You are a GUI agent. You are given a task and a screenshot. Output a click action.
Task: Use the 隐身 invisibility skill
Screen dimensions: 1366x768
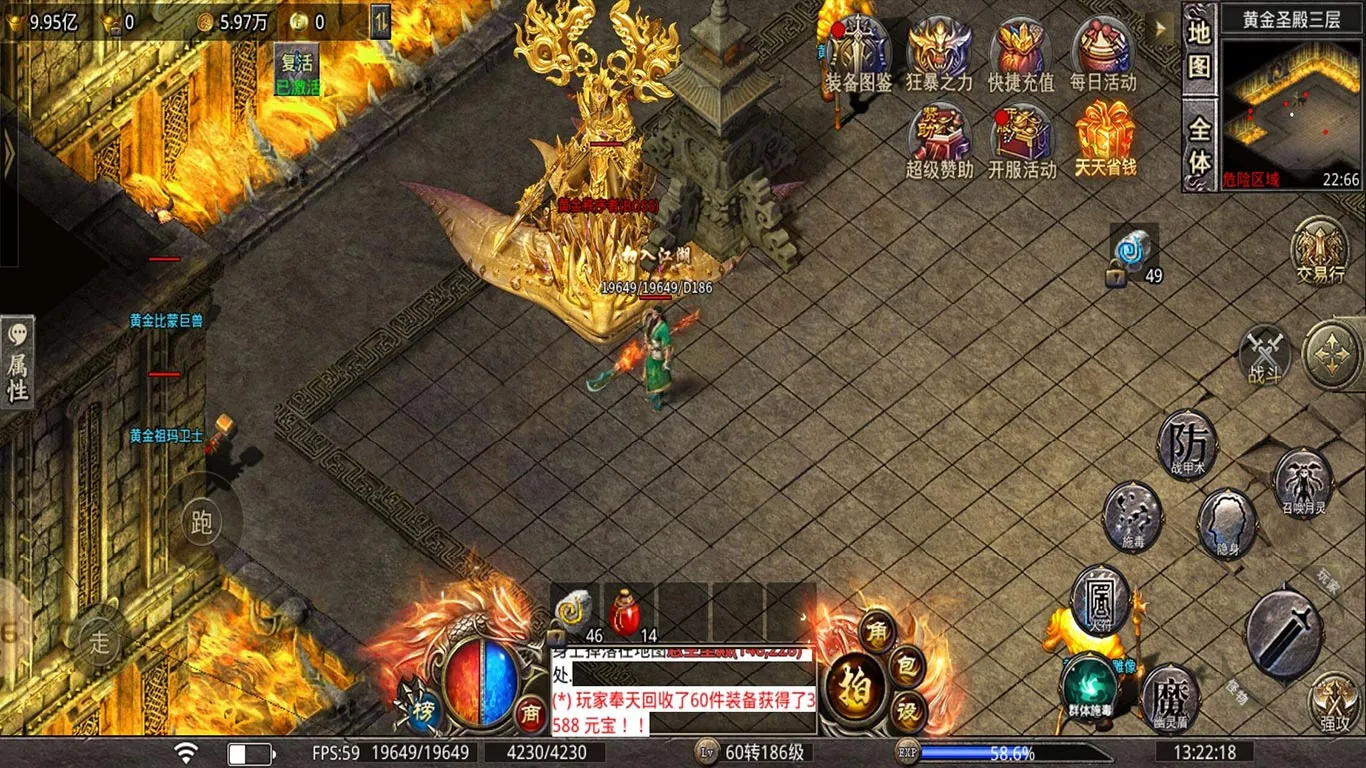(1228, 524)
